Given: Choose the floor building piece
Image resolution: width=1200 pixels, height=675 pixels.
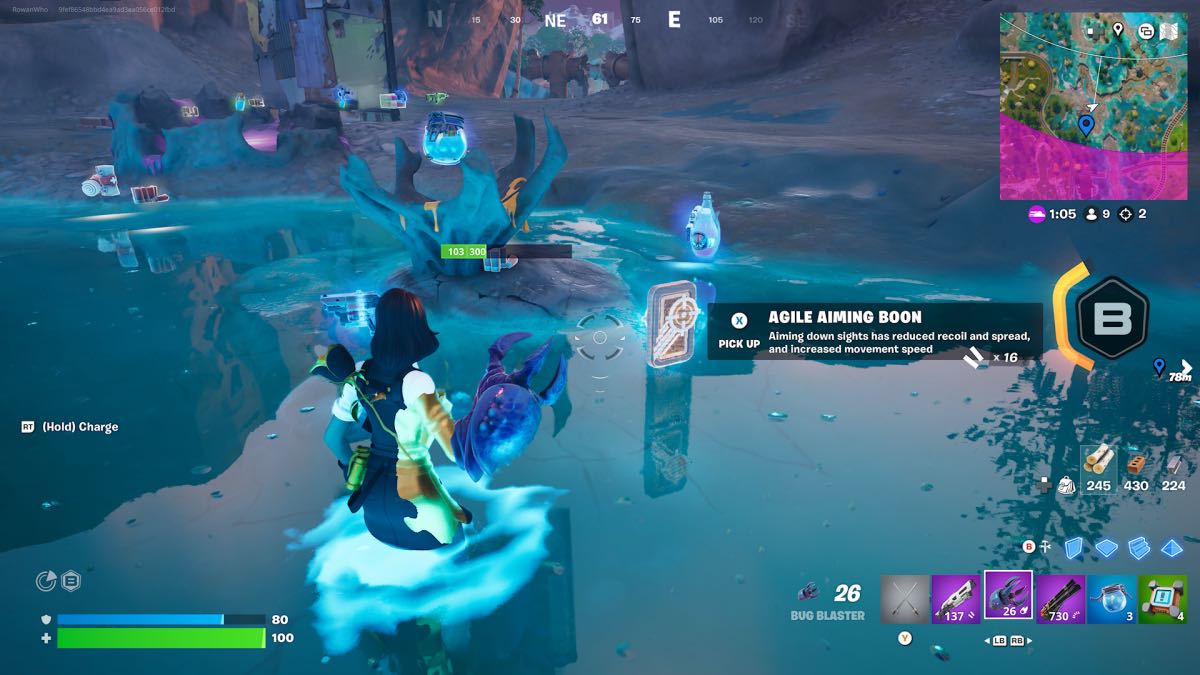Looking at the screenshot, I should (x=1106, y=547).
